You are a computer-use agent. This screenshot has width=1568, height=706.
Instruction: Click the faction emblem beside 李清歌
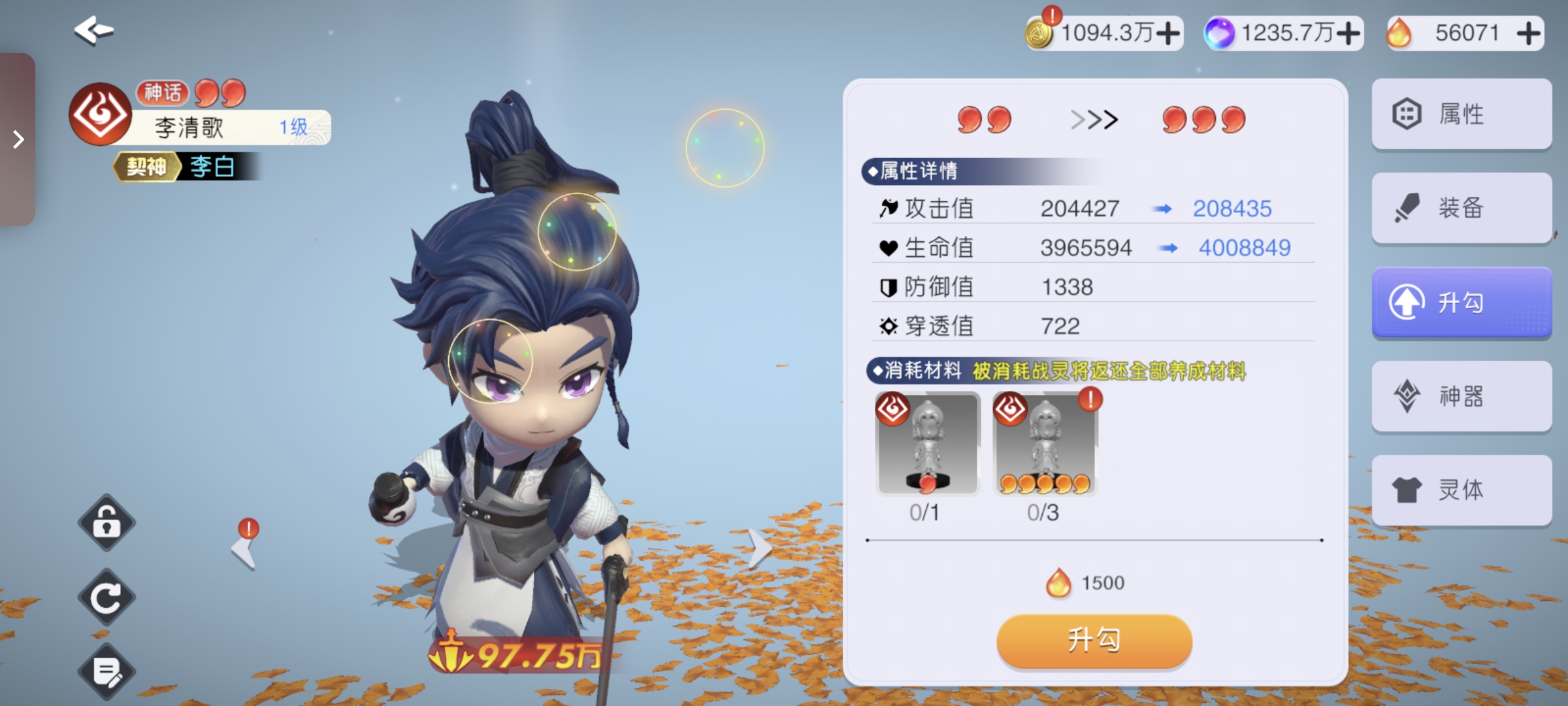(x=99, y=112)
